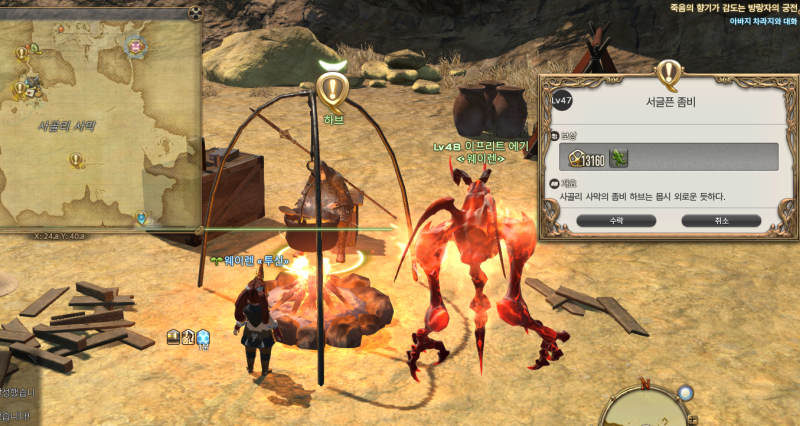The width and height of the screenshot is (800, 426).
Task: Accept the quest with the 수락 button
Action: (x=597, y=219)
